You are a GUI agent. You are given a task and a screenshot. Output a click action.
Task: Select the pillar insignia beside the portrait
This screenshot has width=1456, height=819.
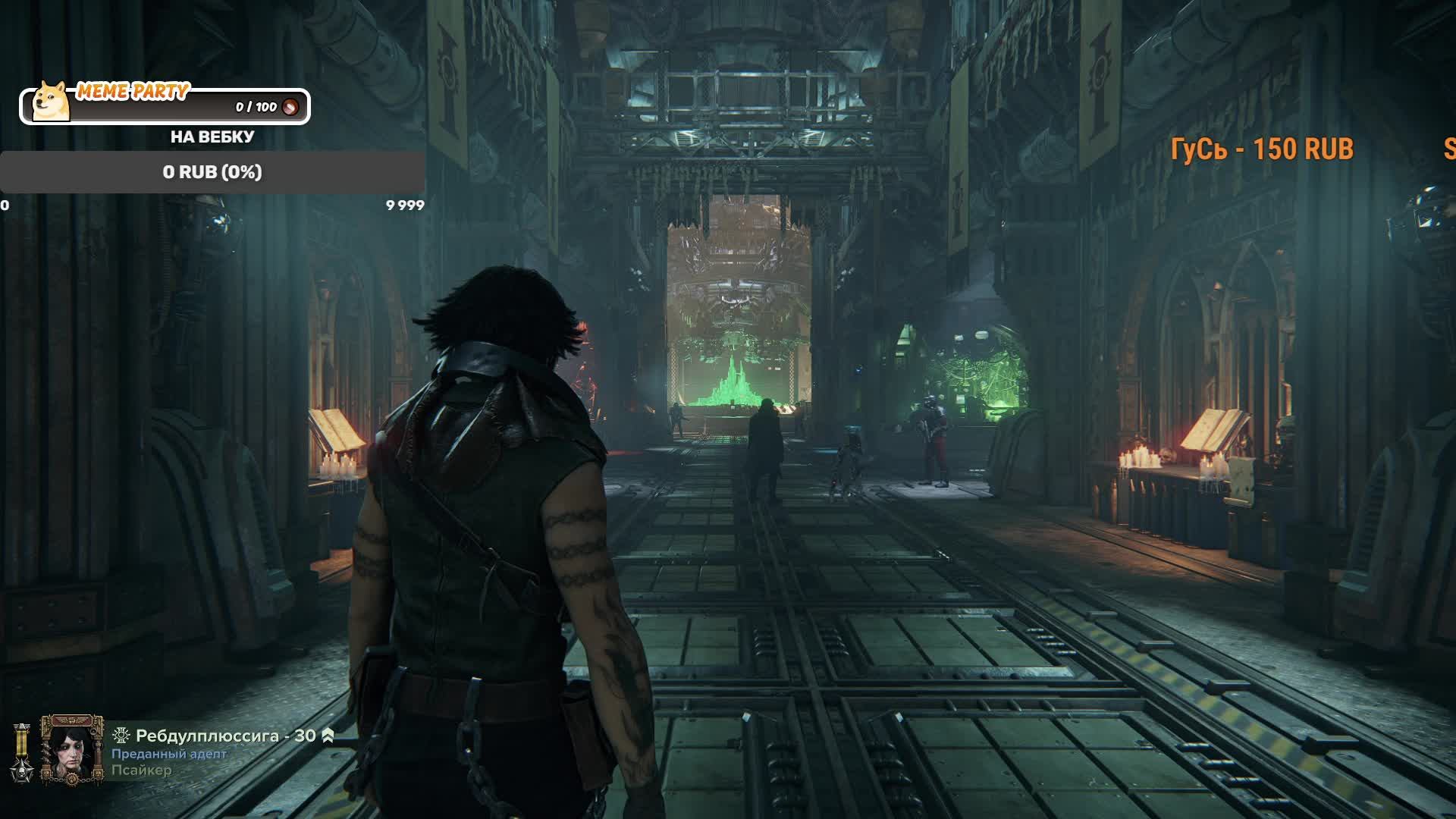22,752
